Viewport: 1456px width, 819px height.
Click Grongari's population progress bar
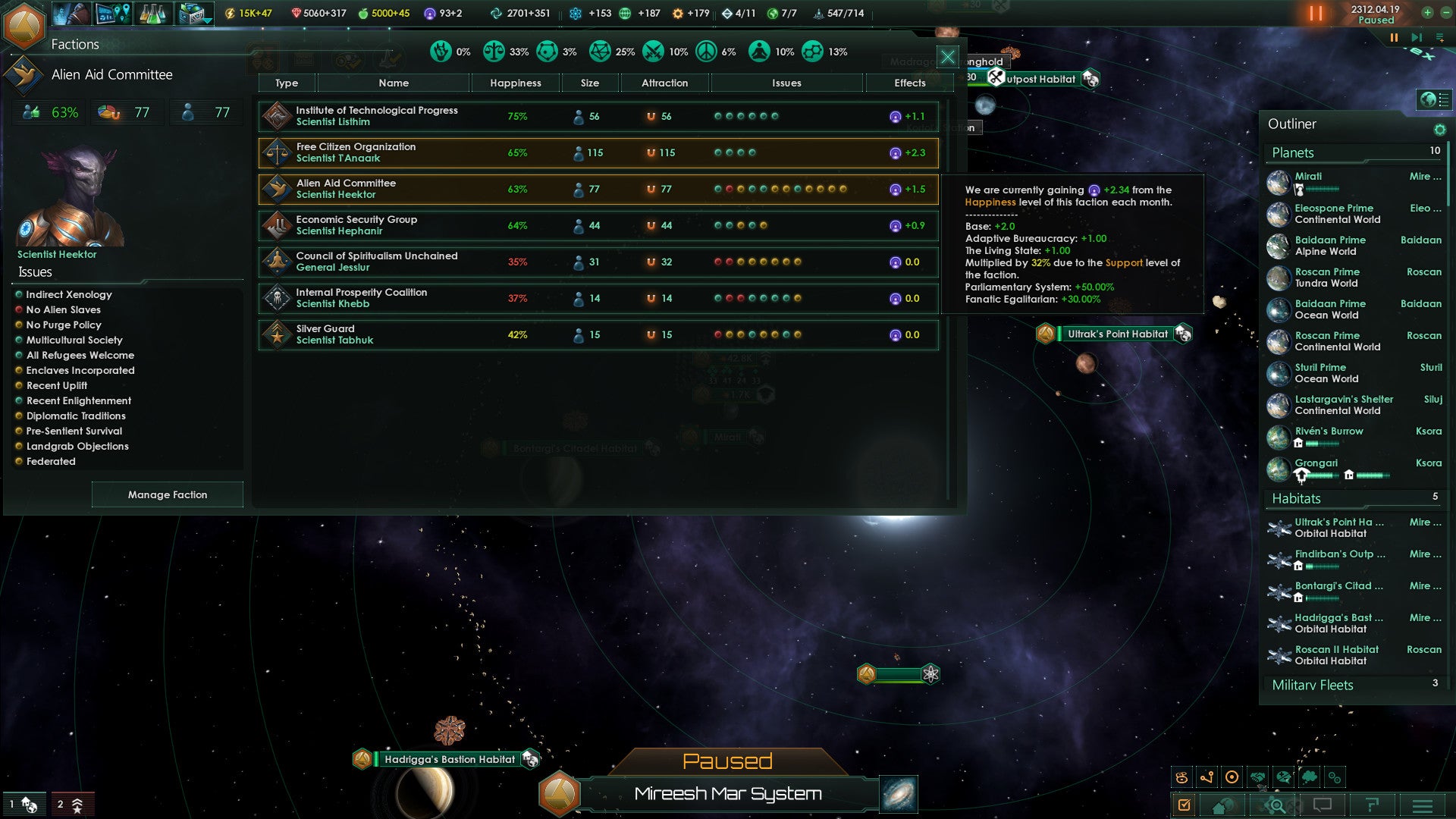click(1321, 477)
